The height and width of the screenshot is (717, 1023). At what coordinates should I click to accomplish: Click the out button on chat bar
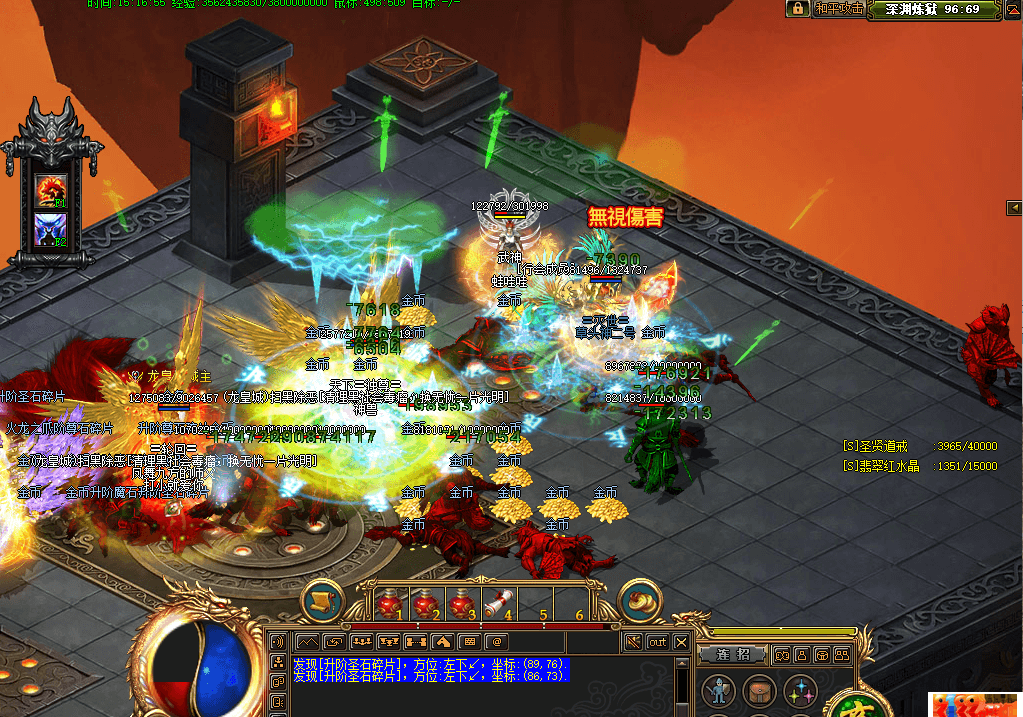click(x=657, y=642)
